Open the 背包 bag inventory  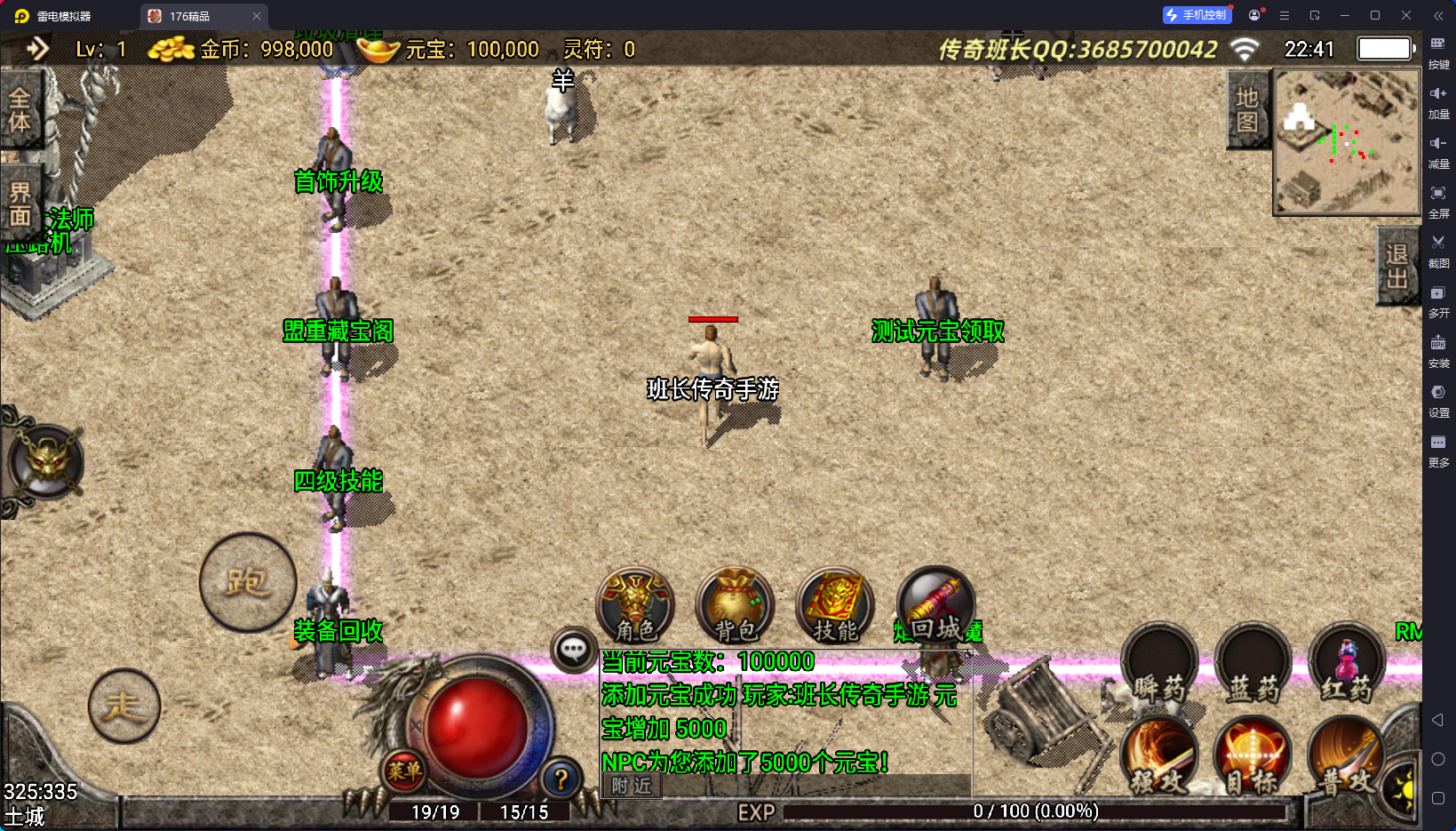735,605
